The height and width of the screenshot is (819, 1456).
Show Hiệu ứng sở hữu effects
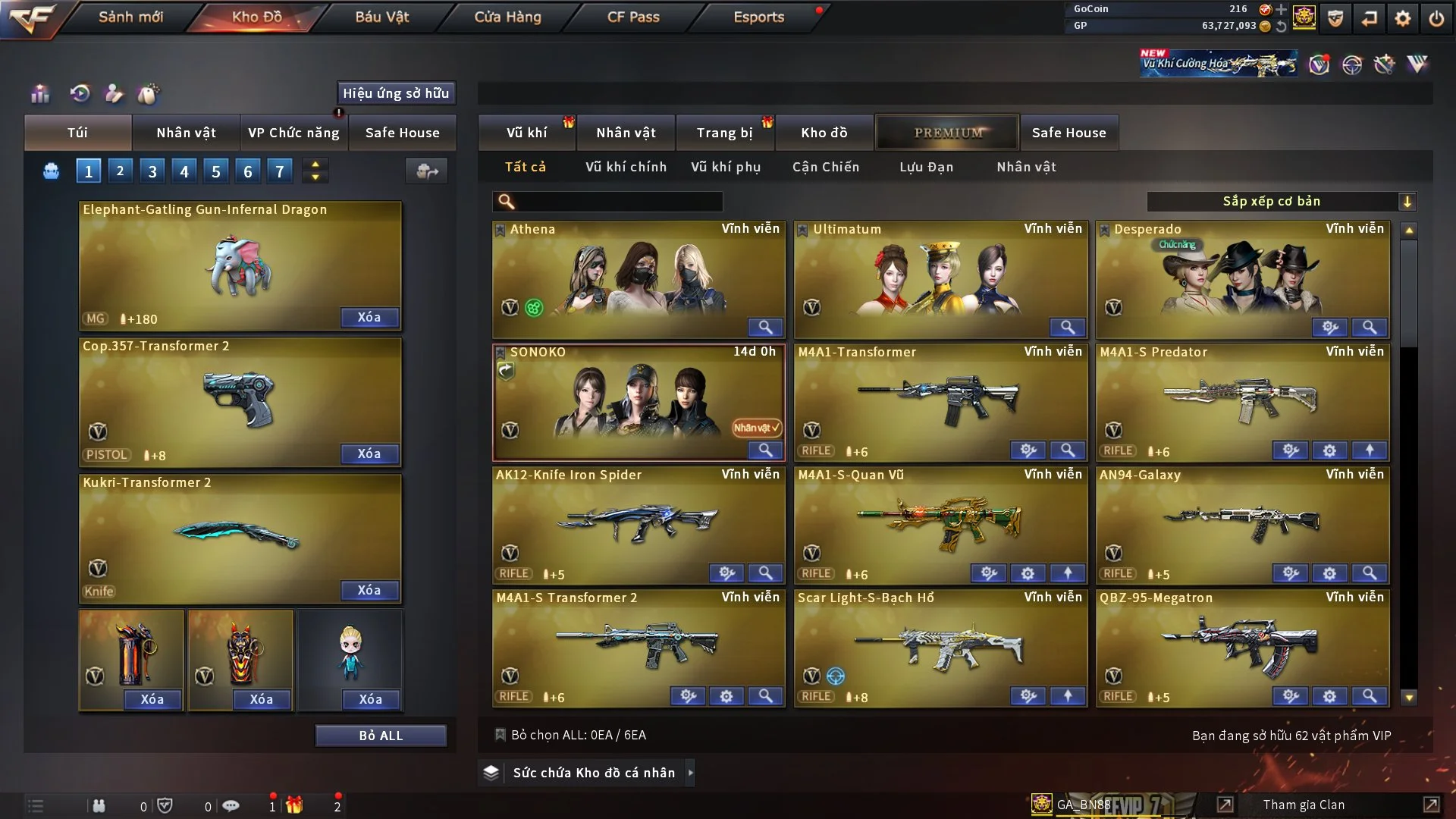[x=396, y=93]
